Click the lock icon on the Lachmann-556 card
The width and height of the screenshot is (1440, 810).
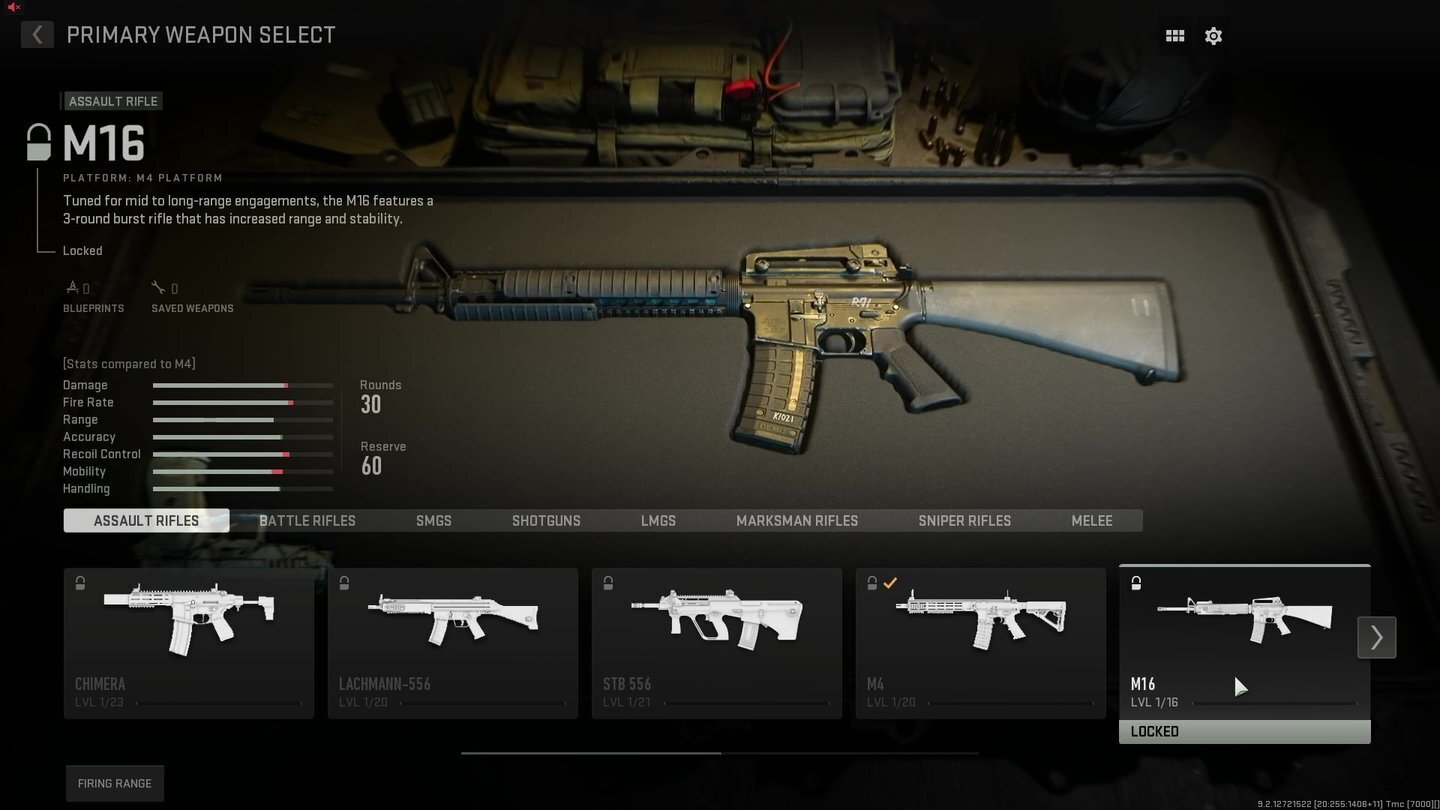coord(345,582)
